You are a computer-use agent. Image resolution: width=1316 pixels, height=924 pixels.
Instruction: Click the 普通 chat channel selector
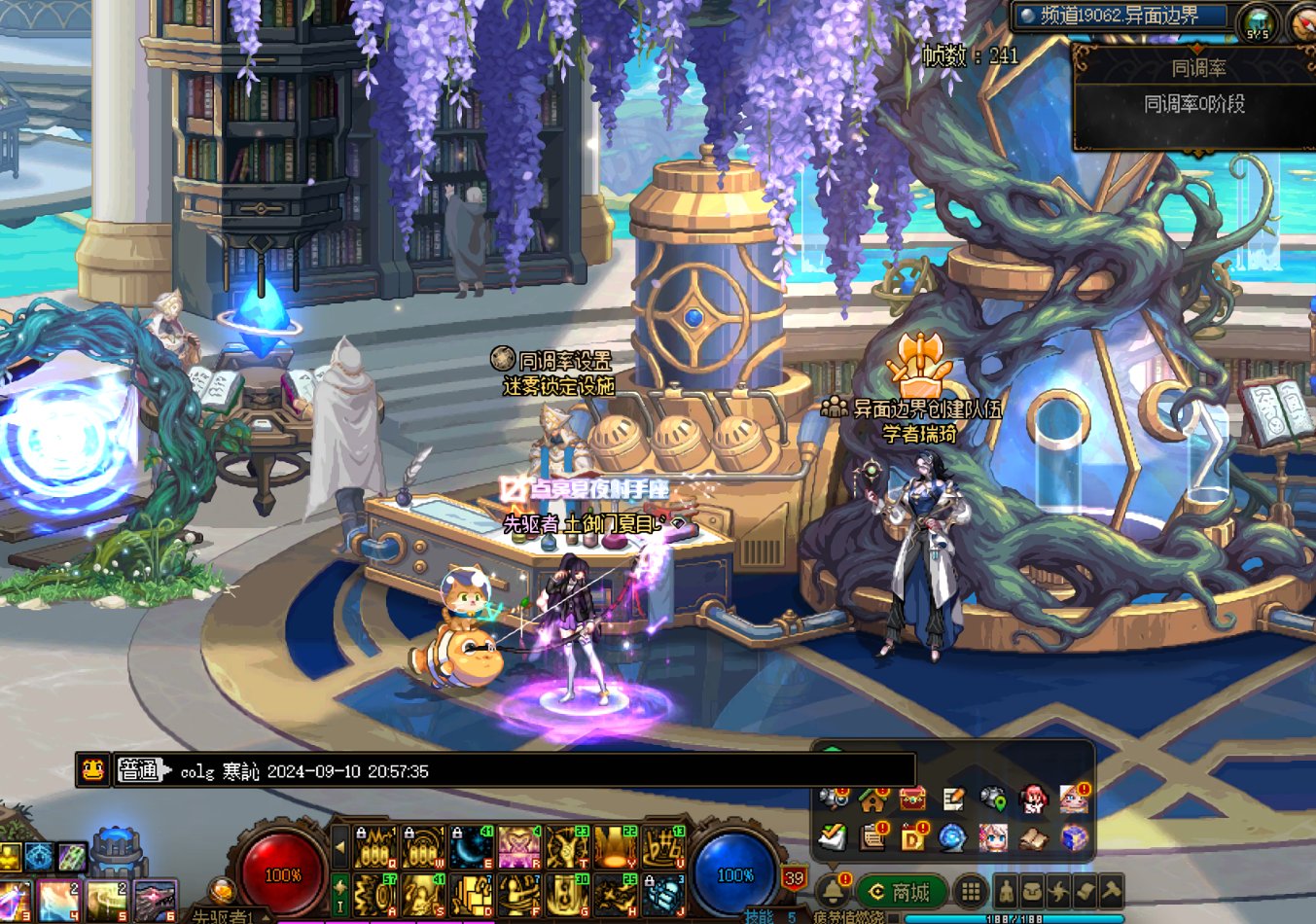click(139, 771)
